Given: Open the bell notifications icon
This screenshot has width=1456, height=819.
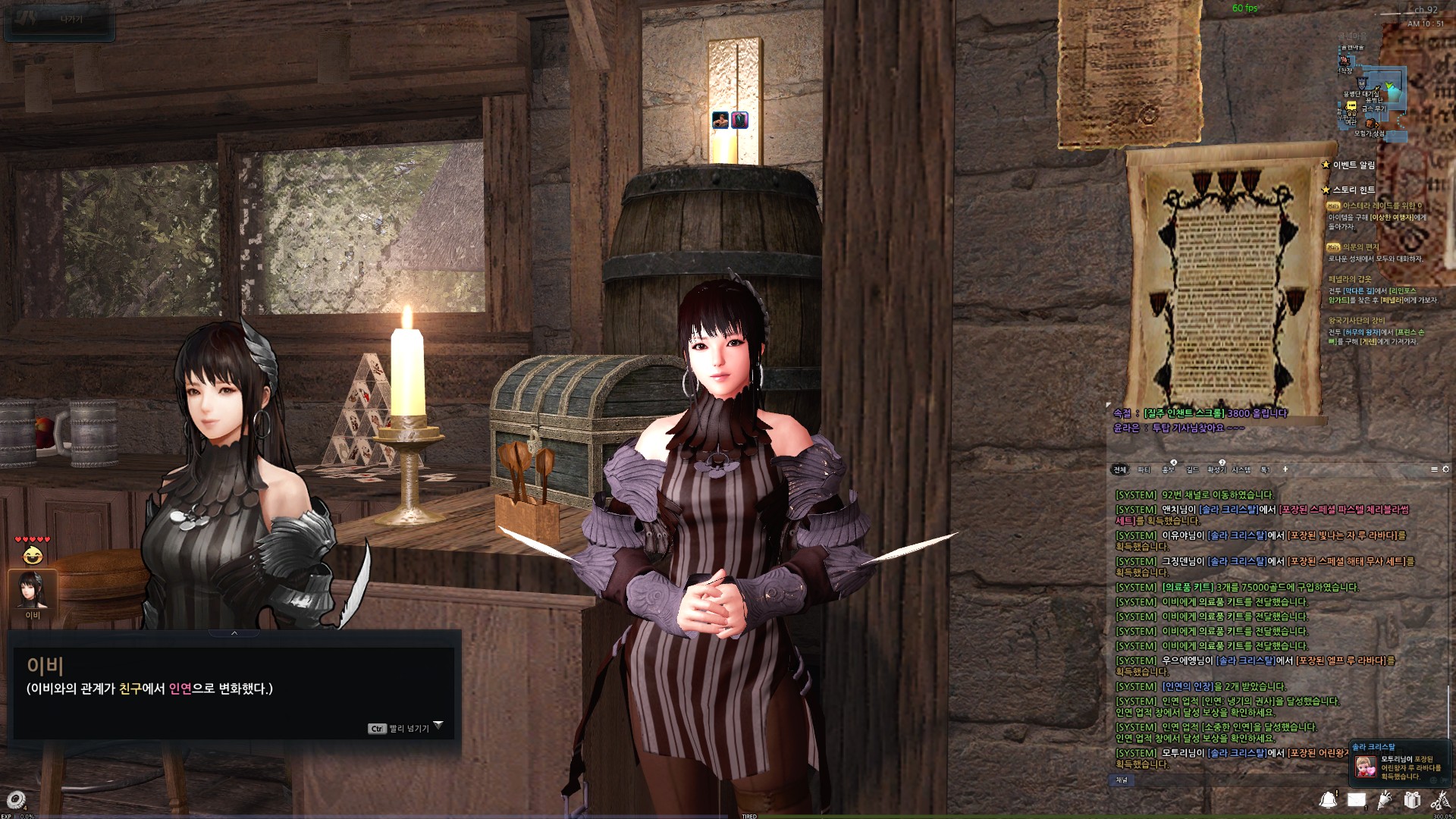Looking at the screenshot, I should [x=1328, y=799].
